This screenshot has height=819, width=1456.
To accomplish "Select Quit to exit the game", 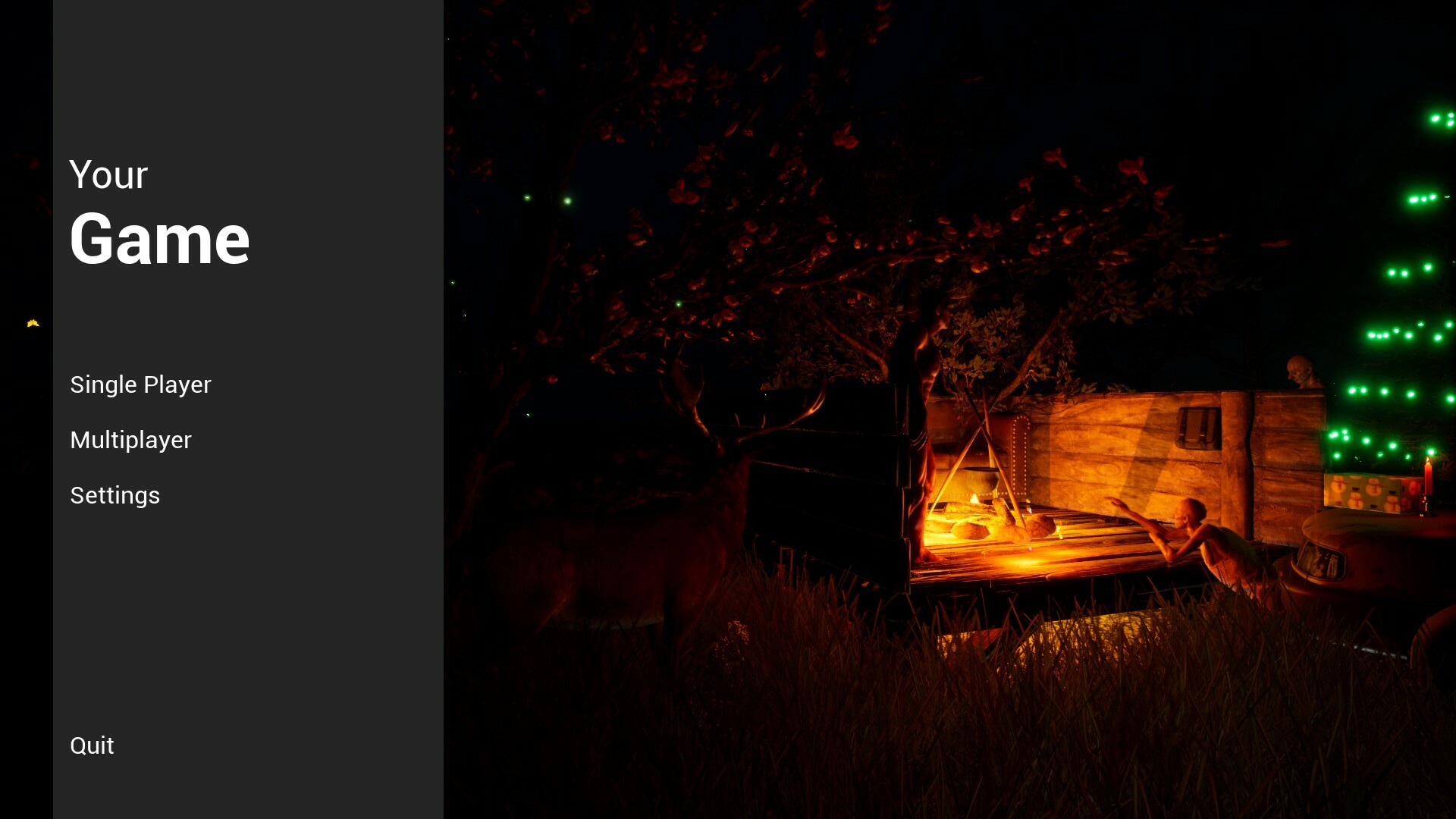I will (91, 745).
